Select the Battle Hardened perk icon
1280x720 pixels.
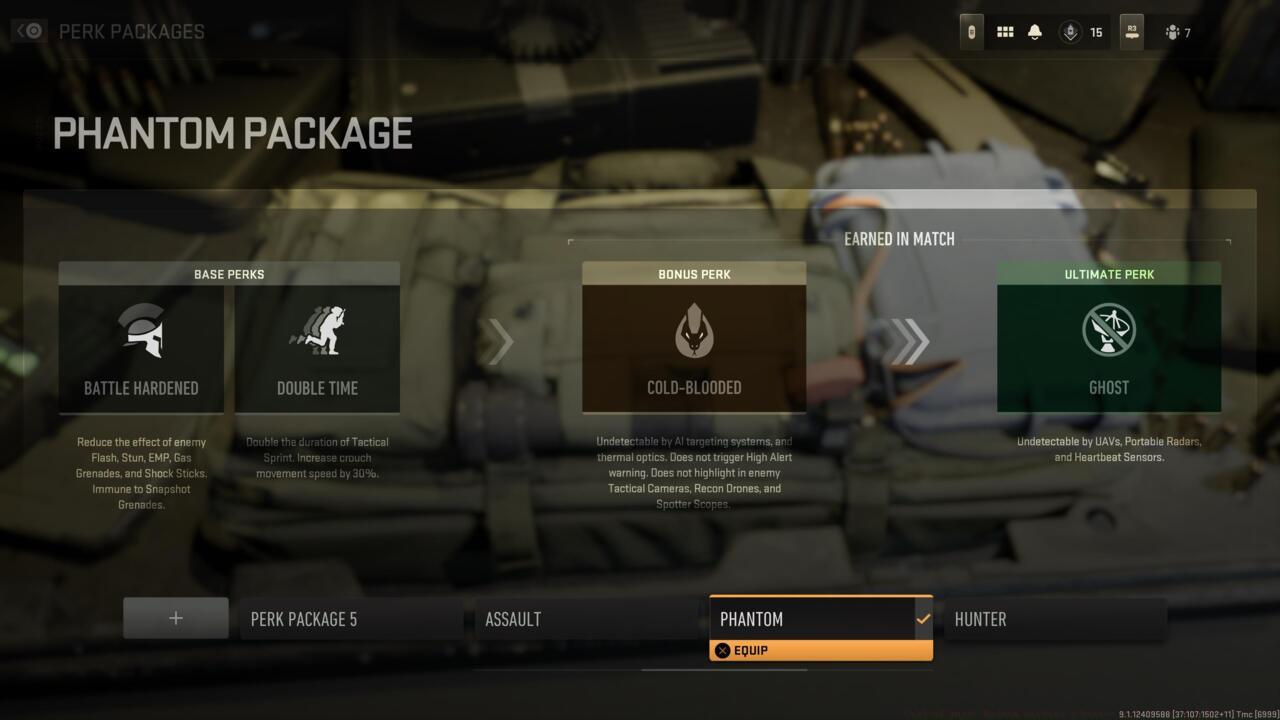pyautogui.click(x=141, y=330)
